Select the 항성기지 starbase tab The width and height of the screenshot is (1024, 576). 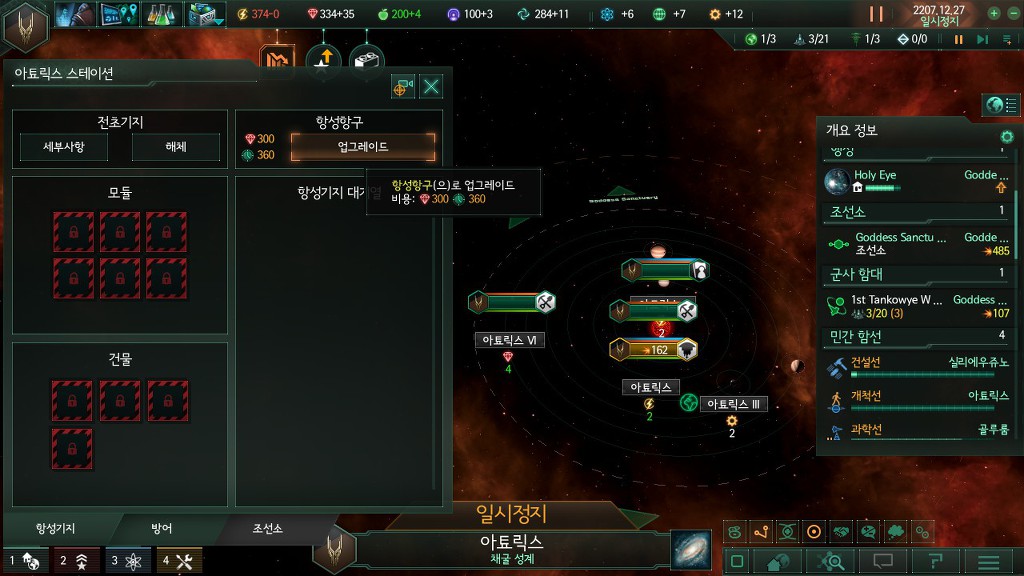click(56, 528)
